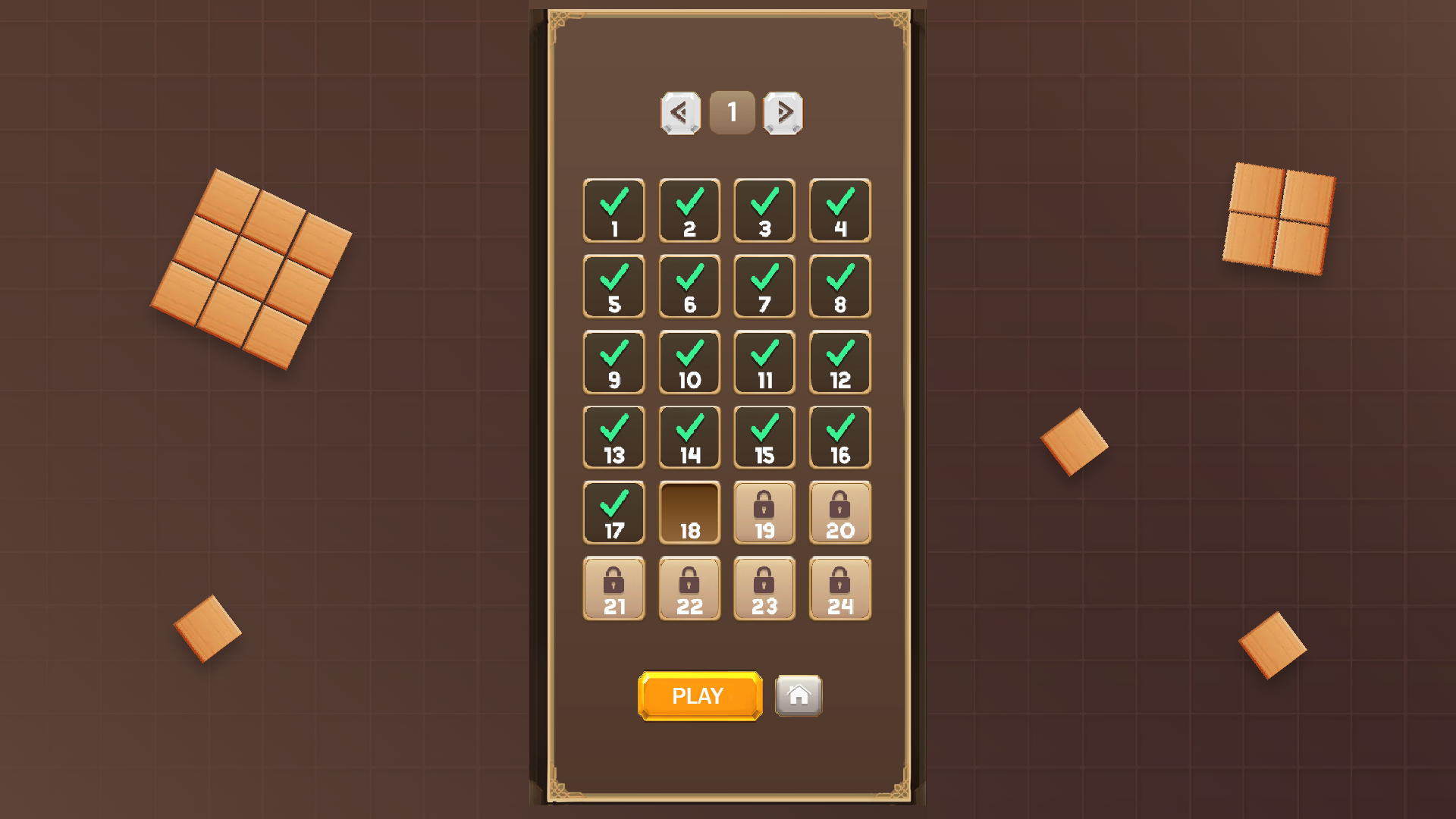Click the padlock icon on level 19
1456x819 pixels.
point(764,504)
